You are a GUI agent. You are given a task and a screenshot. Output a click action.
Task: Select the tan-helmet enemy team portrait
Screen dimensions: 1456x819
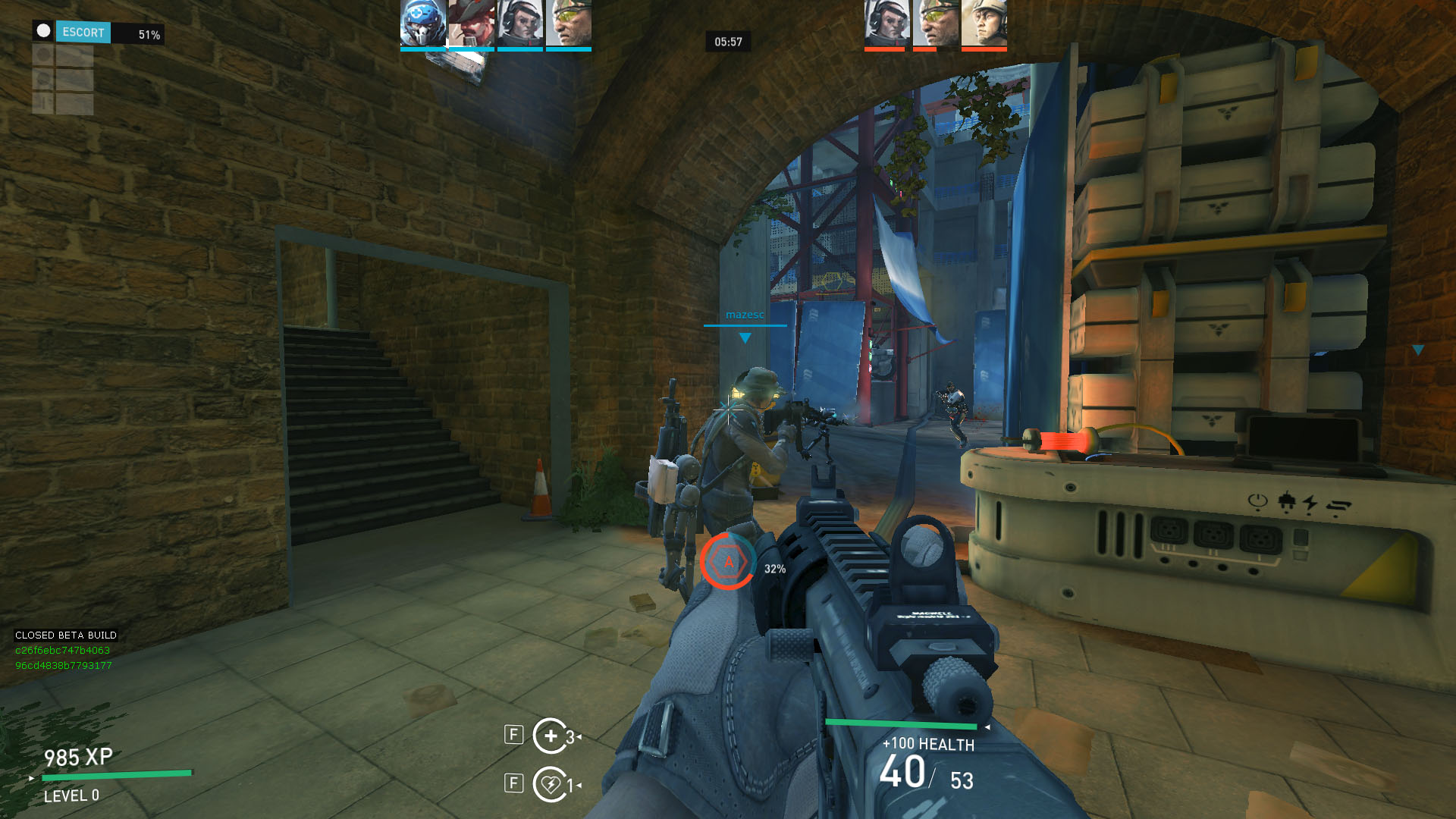coord(984,24)
